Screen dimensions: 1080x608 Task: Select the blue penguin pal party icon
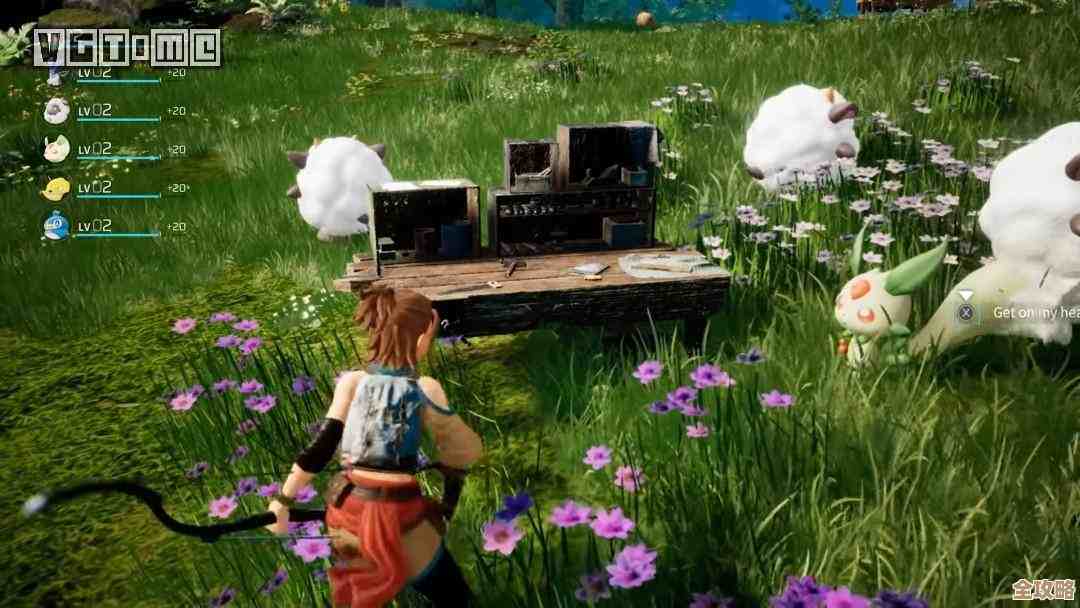coord(56,226)
